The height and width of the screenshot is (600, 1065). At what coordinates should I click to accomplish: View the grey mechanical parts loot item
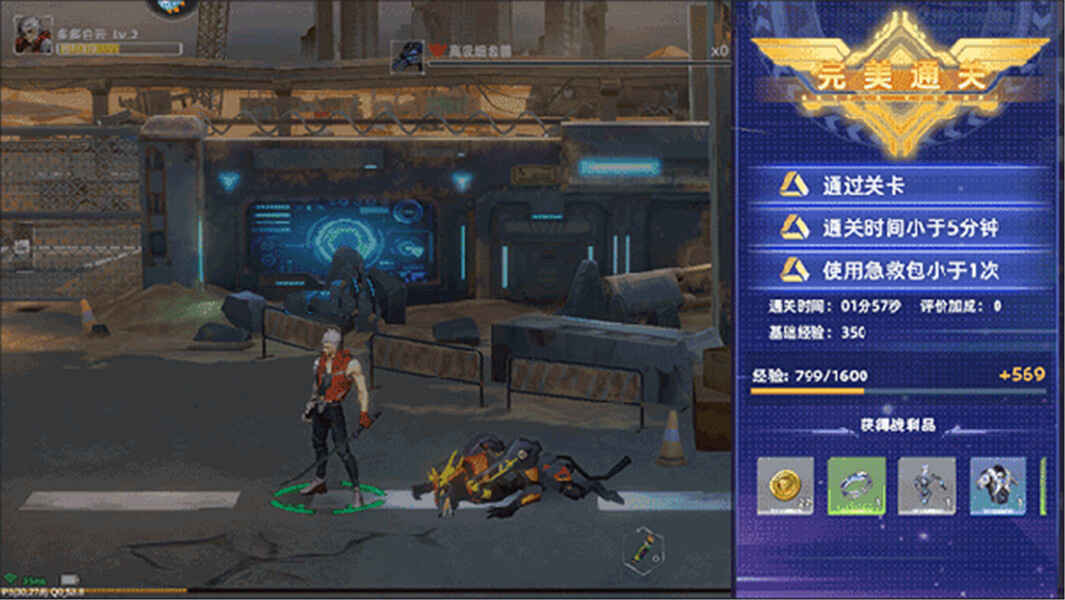coord(927,486)
